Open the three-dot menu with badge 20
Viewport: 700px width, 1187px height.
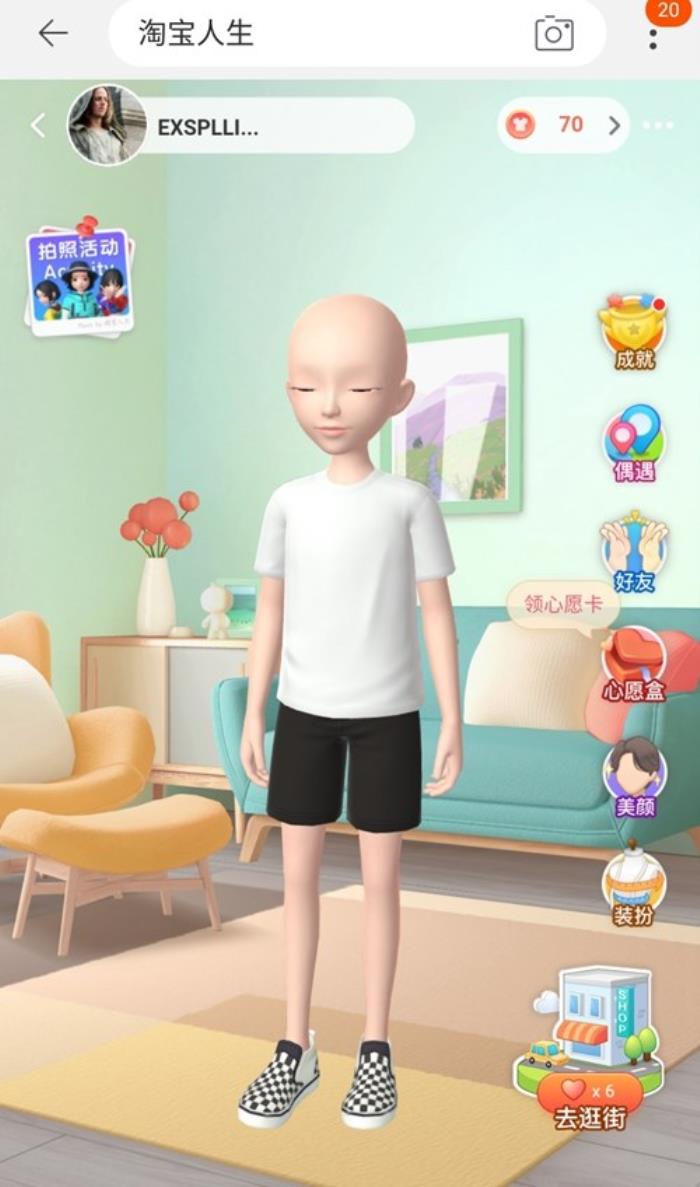pyautogui.click(x=653, y=36)
